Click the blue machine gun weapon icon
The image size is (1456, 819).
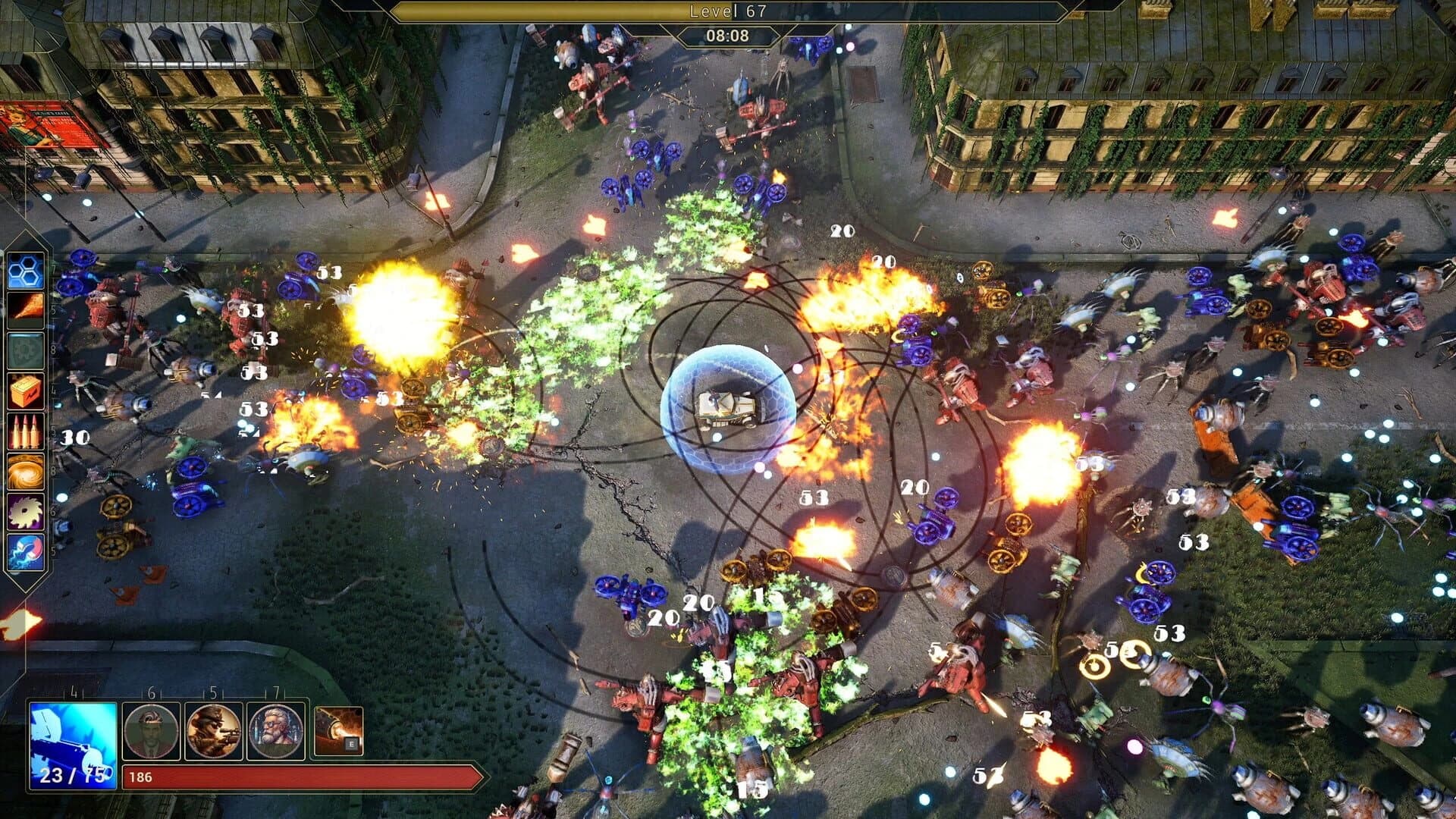coord(72,745)
